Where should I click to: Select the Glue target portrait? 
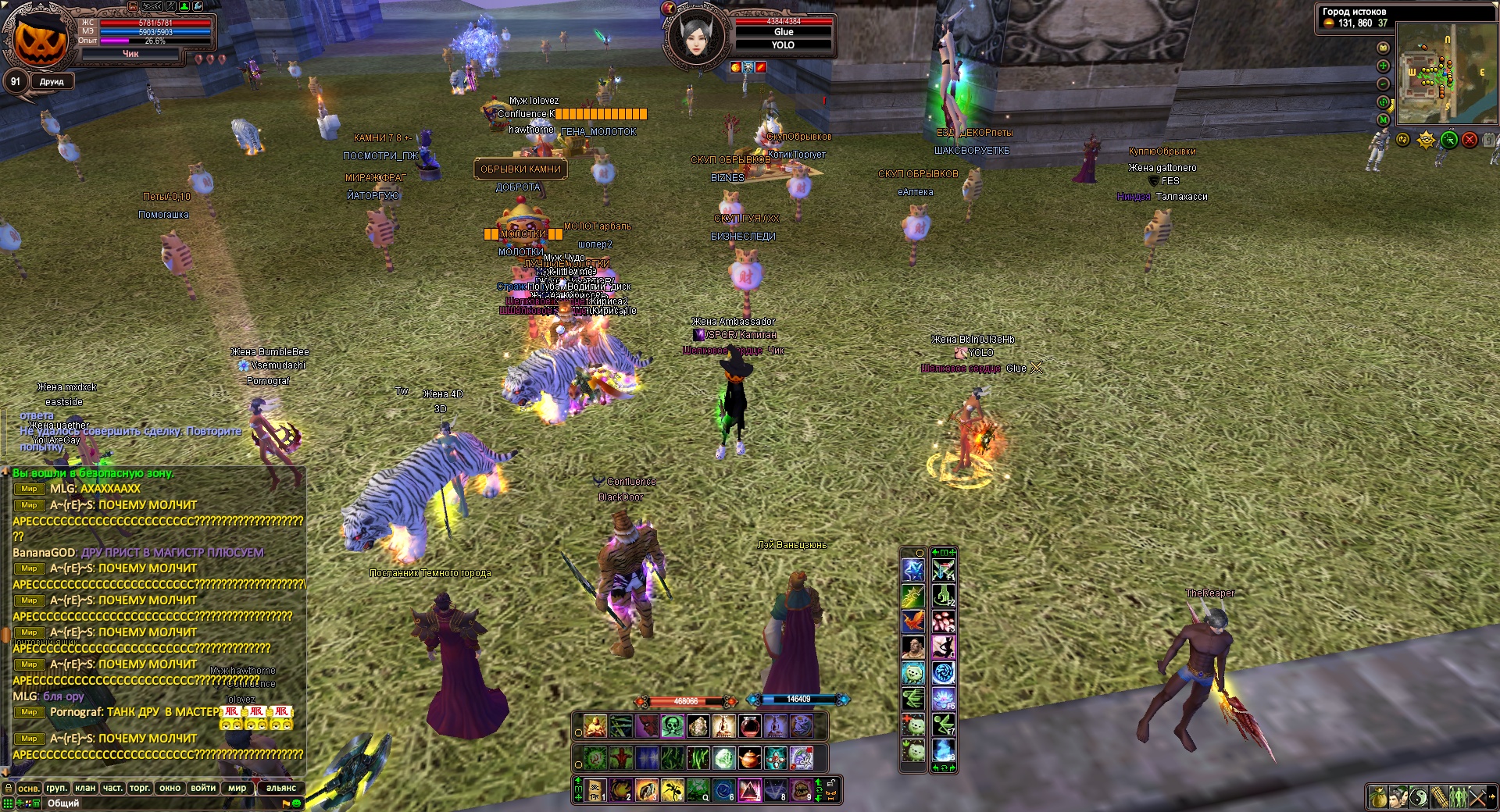click(x=696, y=35)
